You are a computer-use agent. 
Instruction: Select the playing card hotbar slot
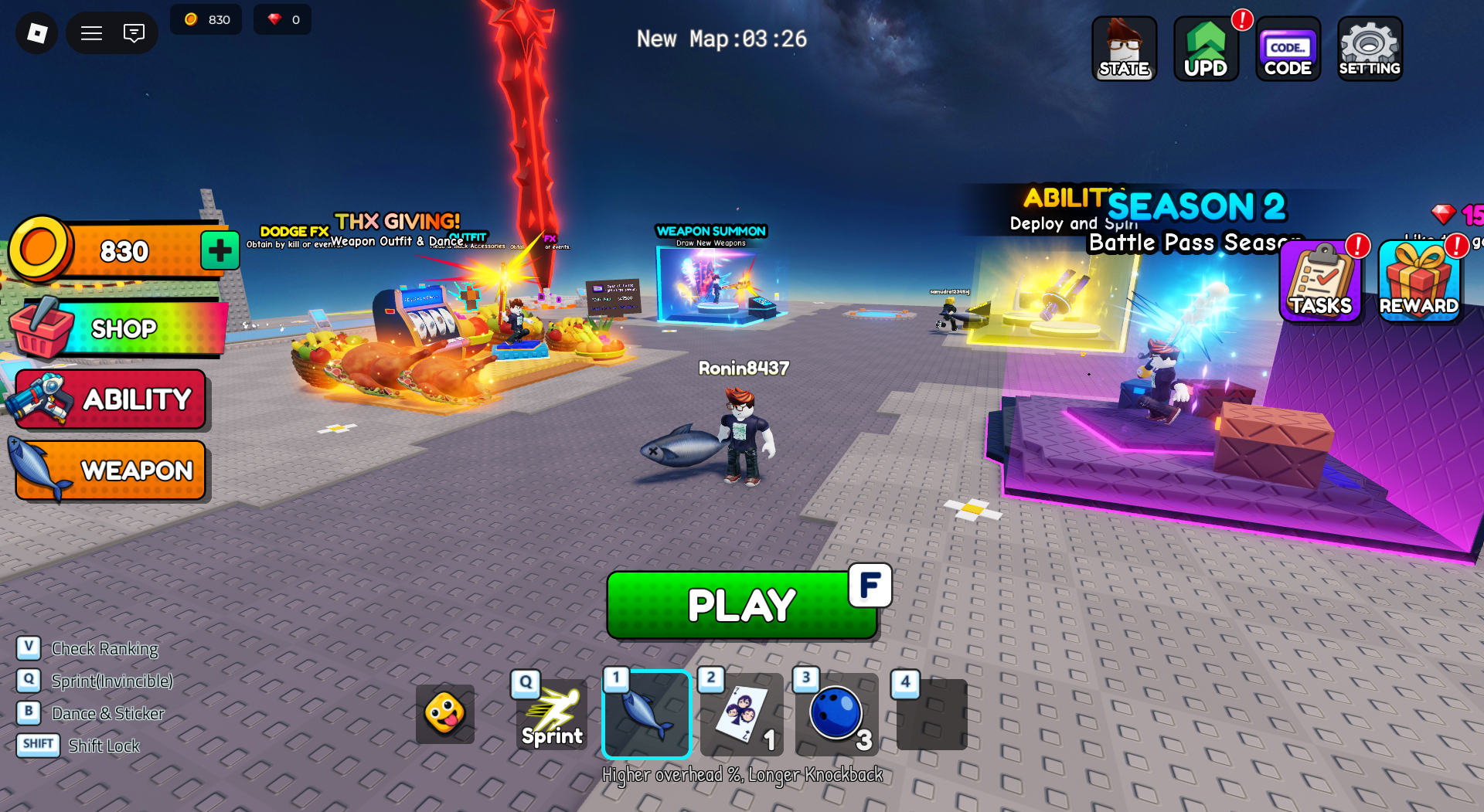pos(741,714)
